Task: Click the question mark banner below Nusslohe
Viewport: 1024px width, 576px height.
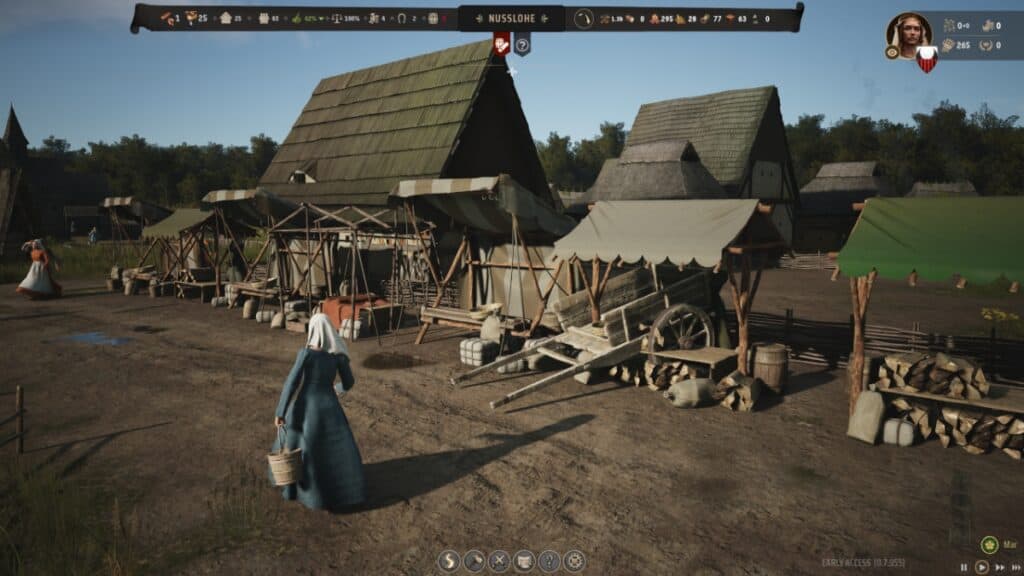Action: [522, 43]
